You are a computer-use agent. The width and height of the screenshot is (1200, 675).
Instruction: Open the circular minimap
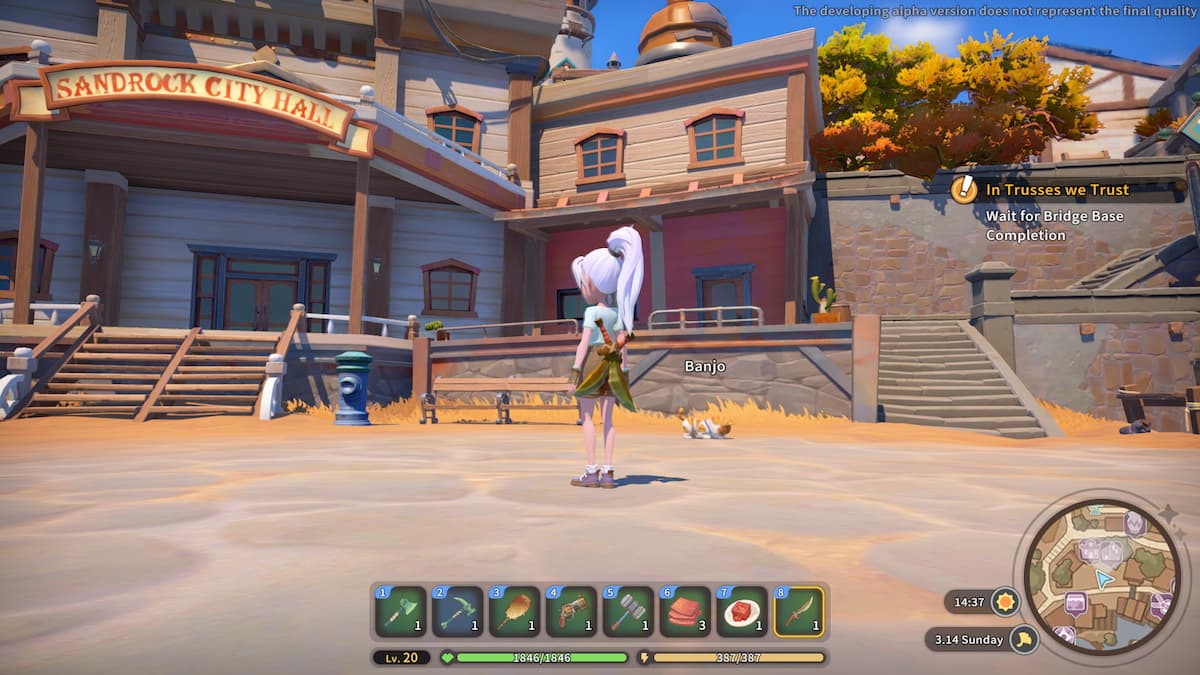pos(1102,577)
